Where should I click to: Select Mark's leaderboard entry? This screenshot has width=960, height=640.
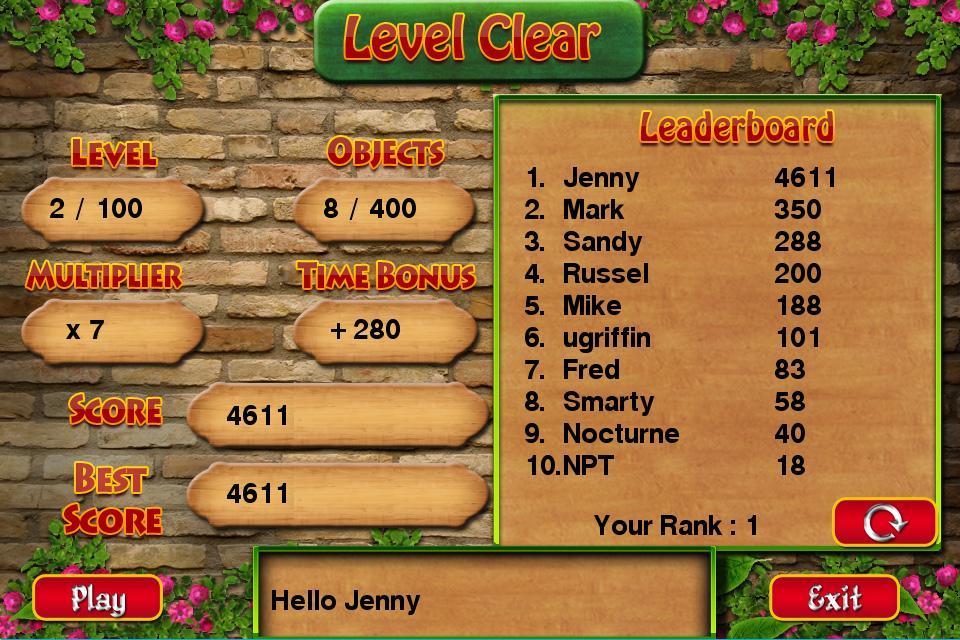(680, 210)
